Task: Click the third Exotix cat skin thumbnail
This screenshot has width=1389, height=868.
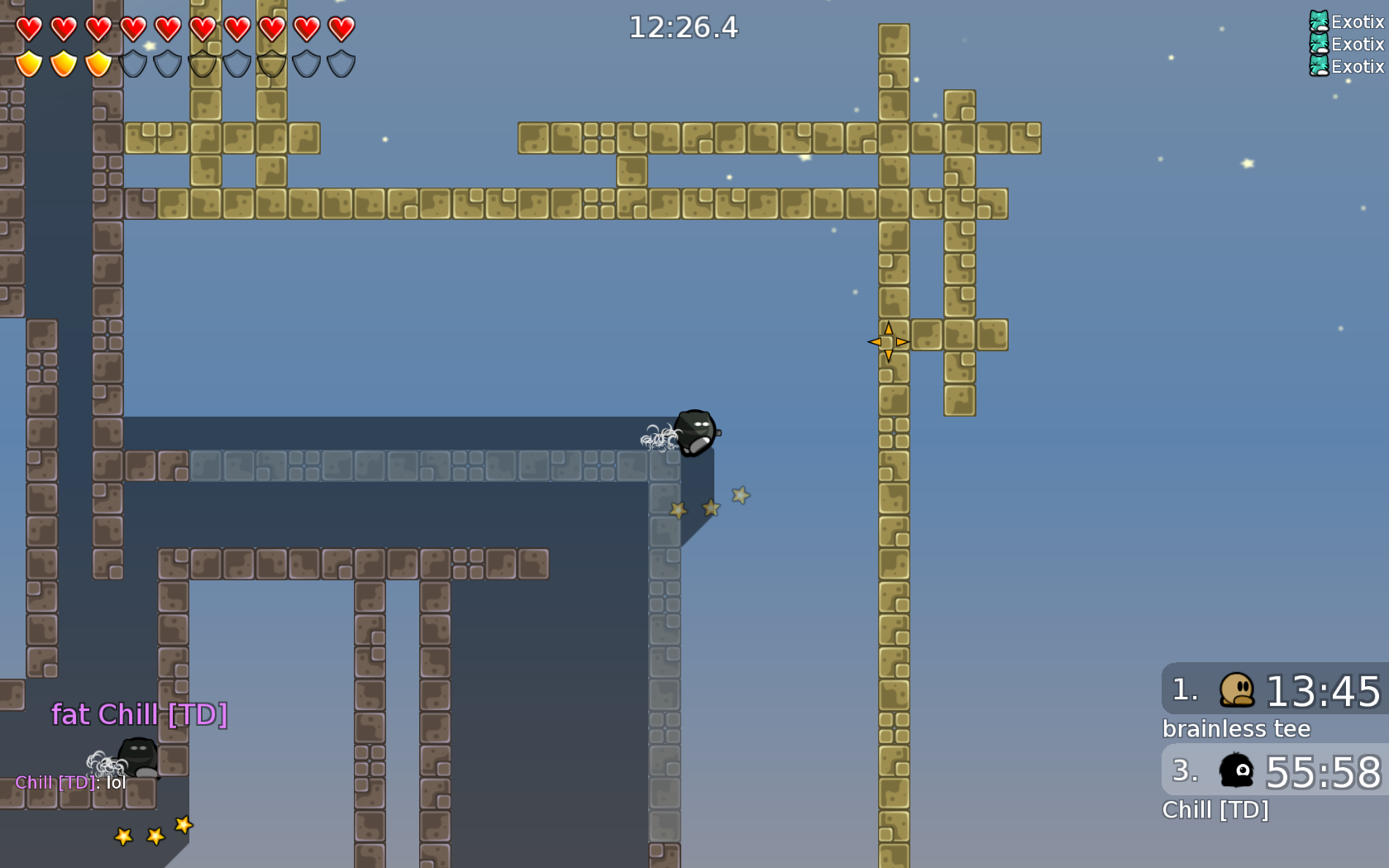Action: (1318, 68)
